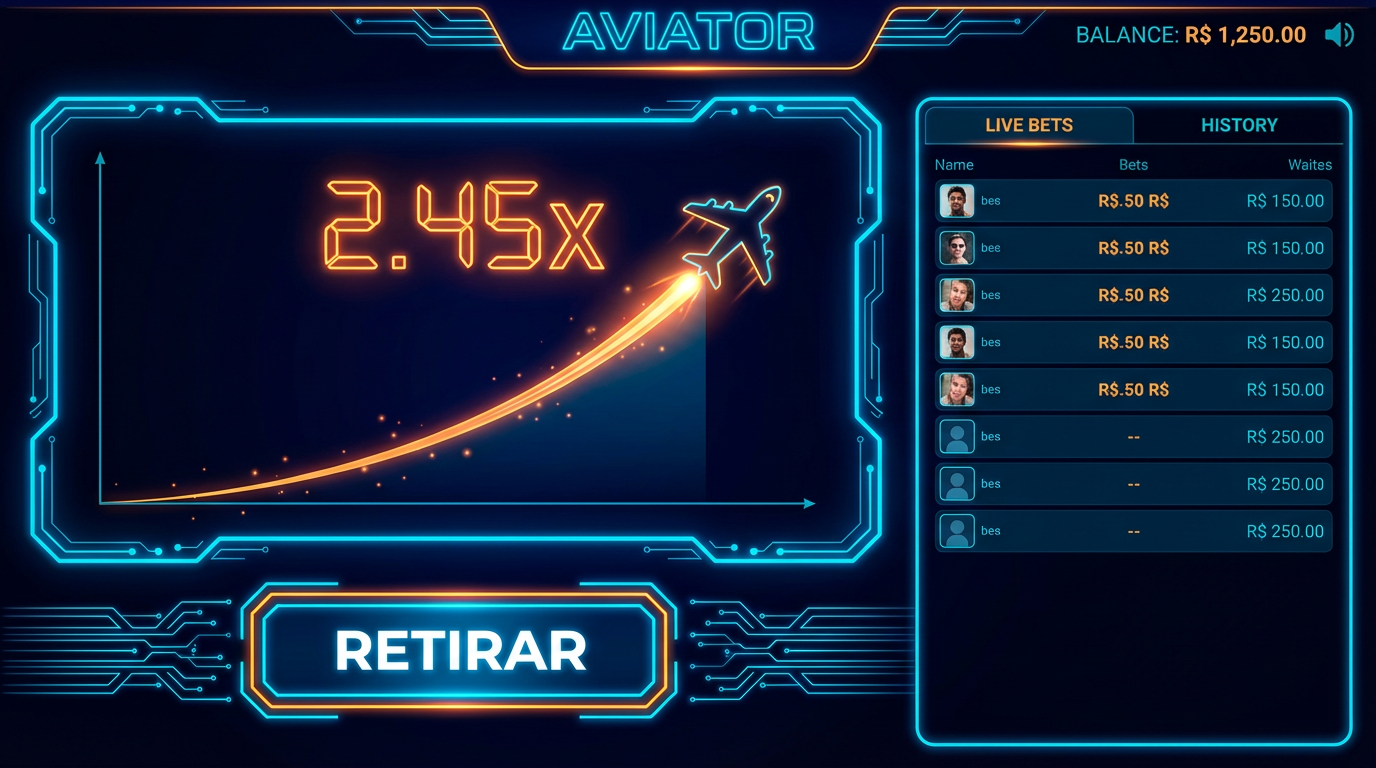Click the generic placeholder avatar in sixth row
The width and height of the screenshot is (1376, 768).
click(957, 436)
